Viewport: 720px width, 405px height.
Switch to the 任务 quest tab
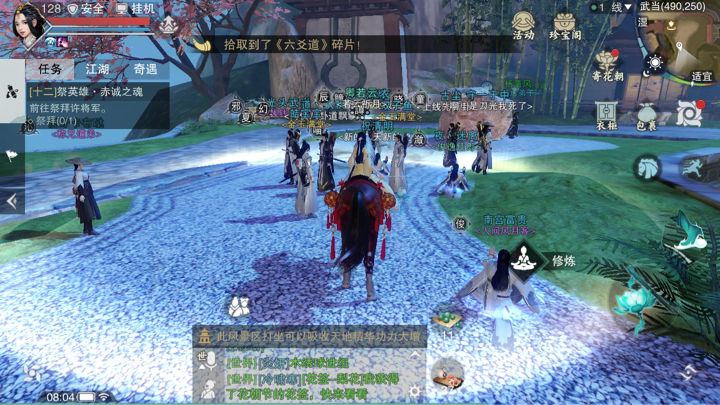point(50,69)
